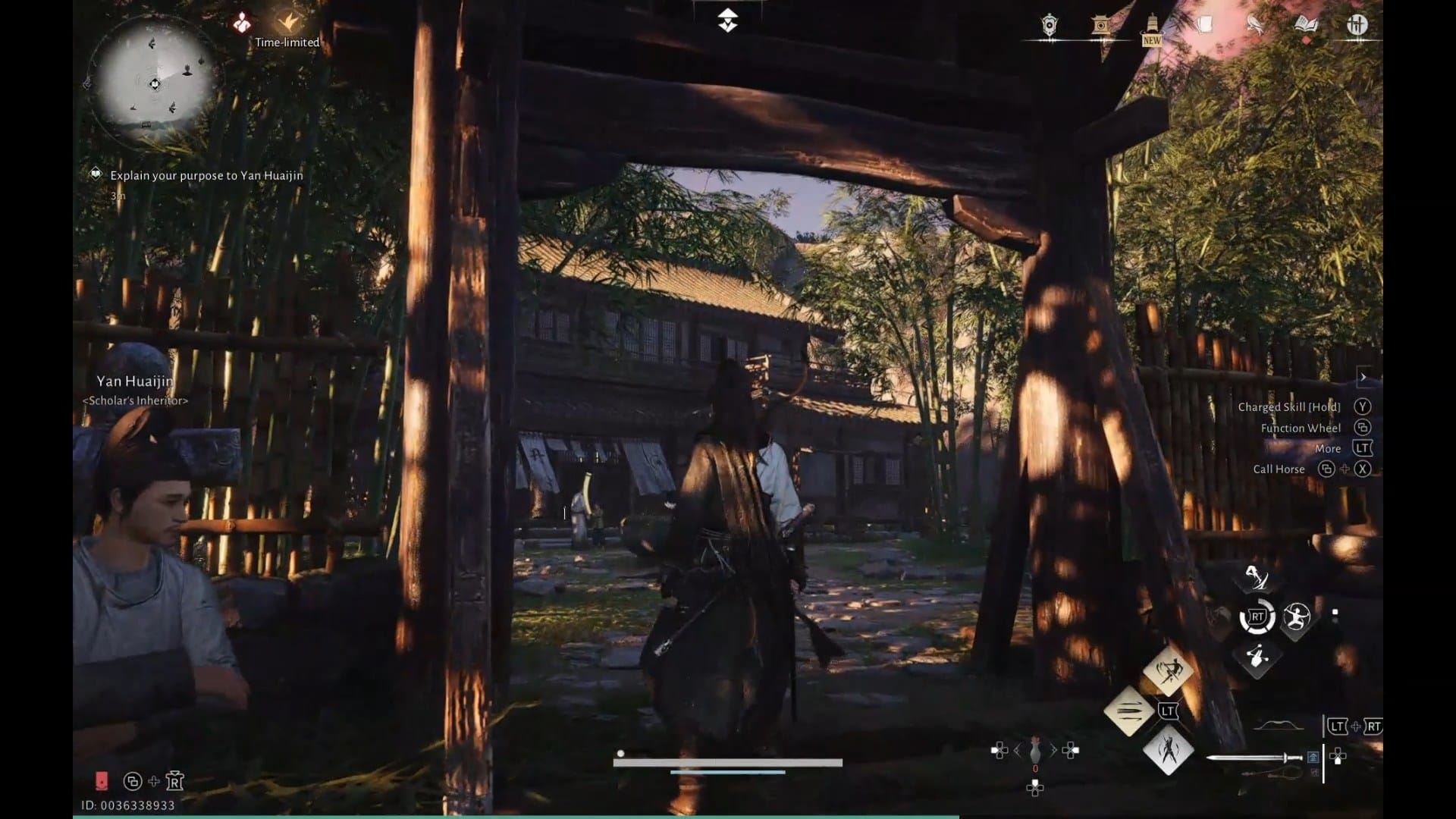Open the pagoda building icon
The width and height of the screenshot is (1456, 819).
coord(1100,24)
